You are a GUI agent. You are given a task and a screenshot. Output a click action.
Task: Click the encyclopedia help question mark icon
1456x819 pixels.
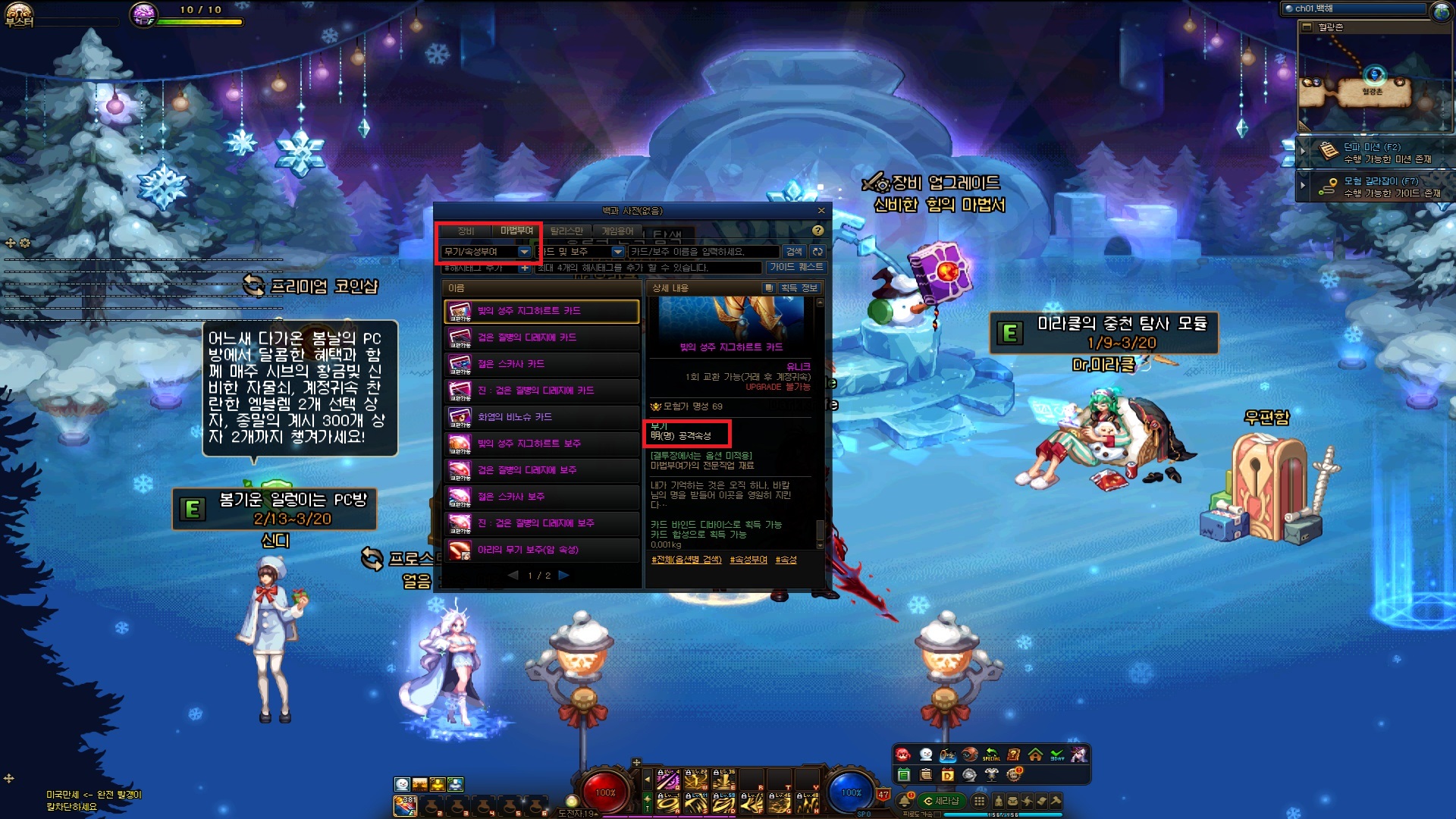click(x=817, y=231)
